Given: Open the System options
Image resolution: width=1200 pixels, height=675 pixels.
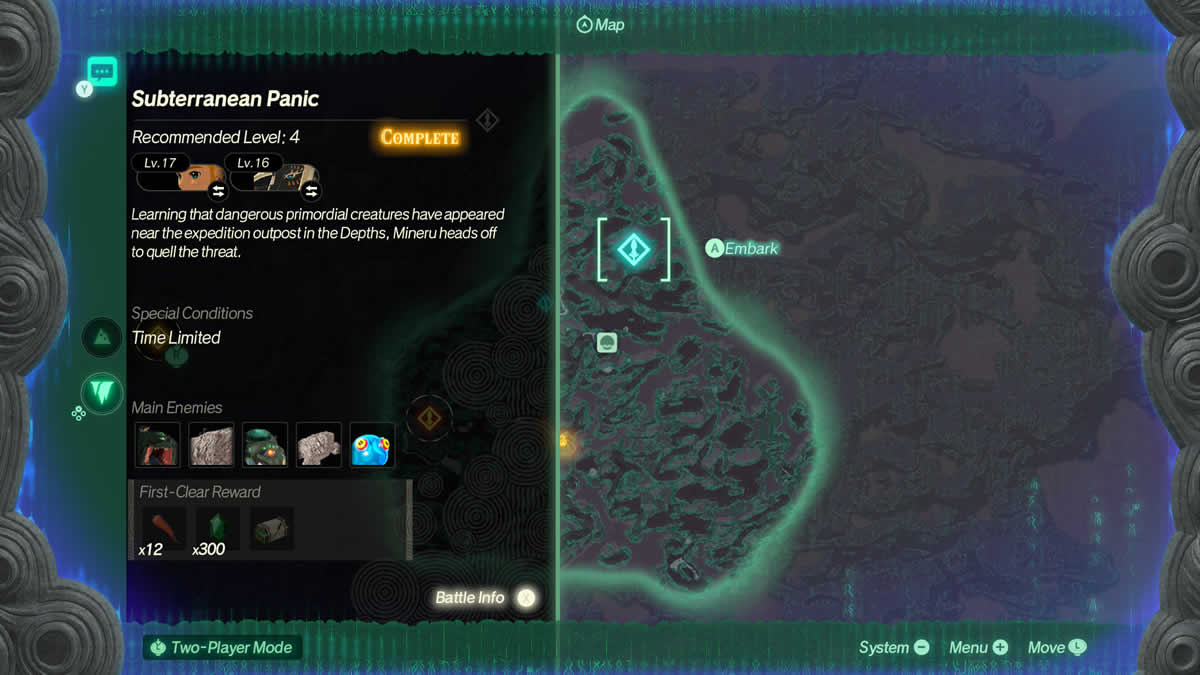Looking at the screenshot, I should click(x=894, y=647).
